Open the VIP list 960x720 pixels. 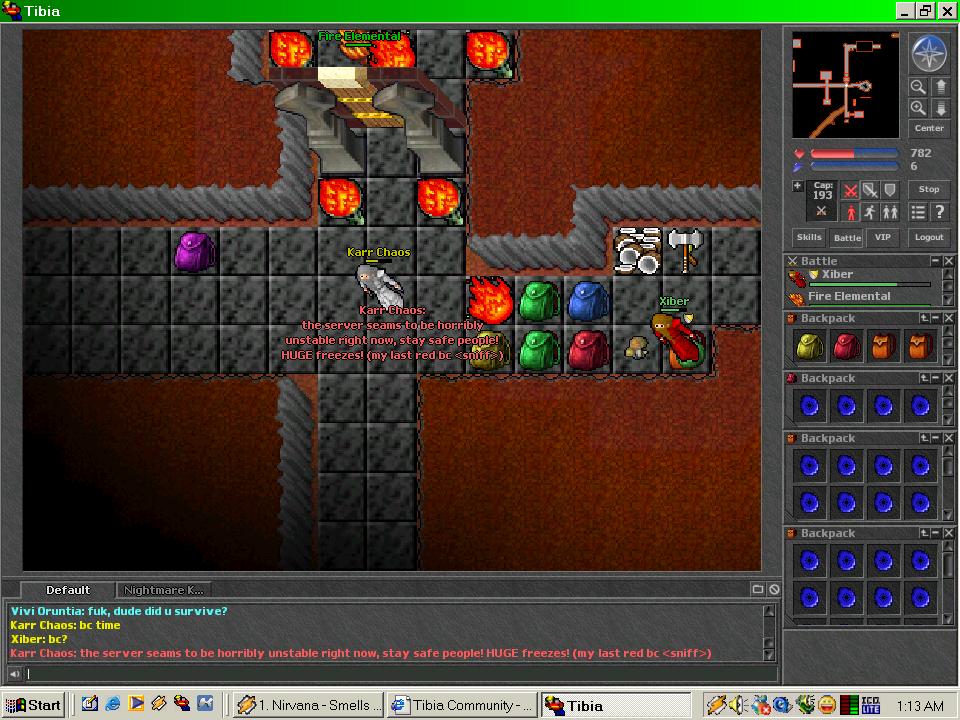[x=881, y=238]
